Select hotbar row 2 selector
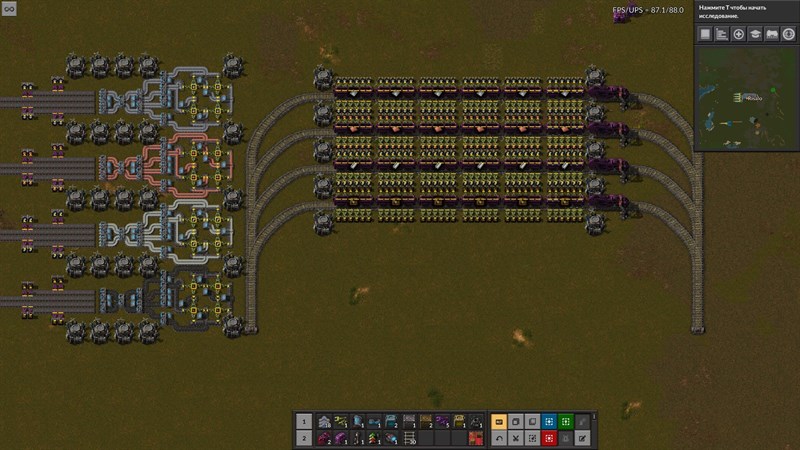Image resolution: width=800 pixels, height=450 pixels. tap(304, 438)
